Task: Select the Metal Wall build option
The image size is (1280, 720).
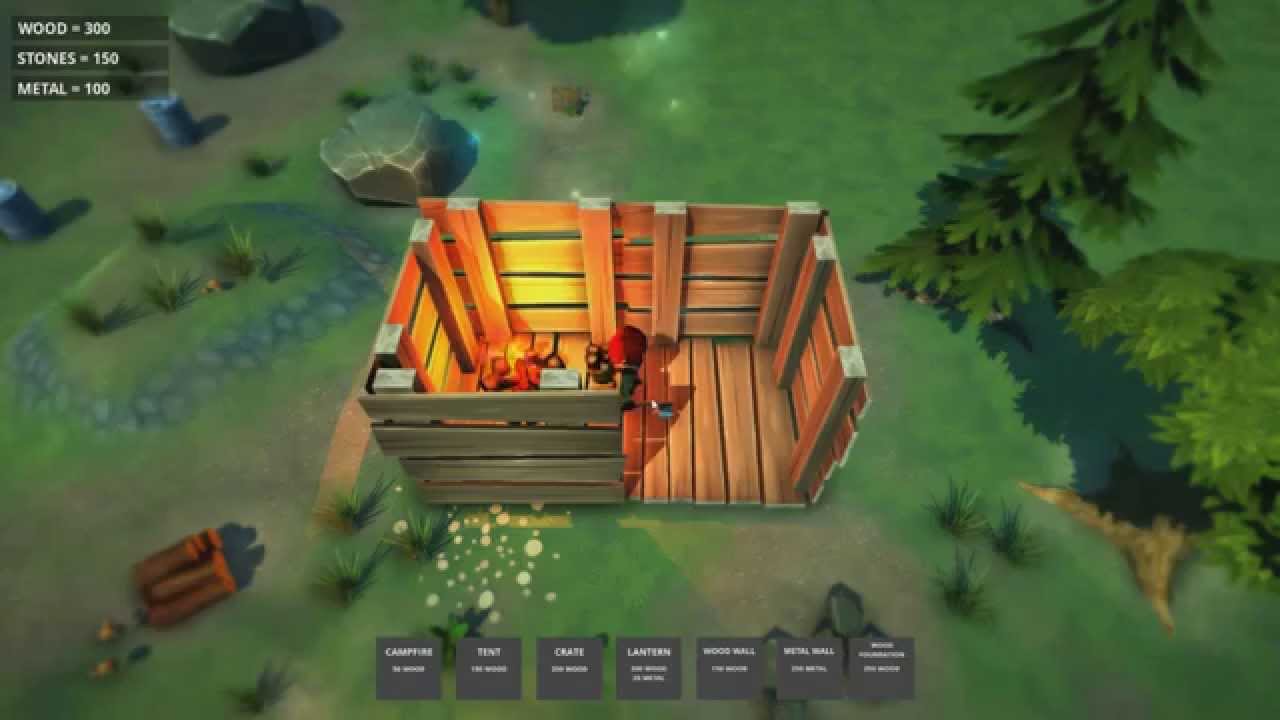Action: [x=809, y=667]
